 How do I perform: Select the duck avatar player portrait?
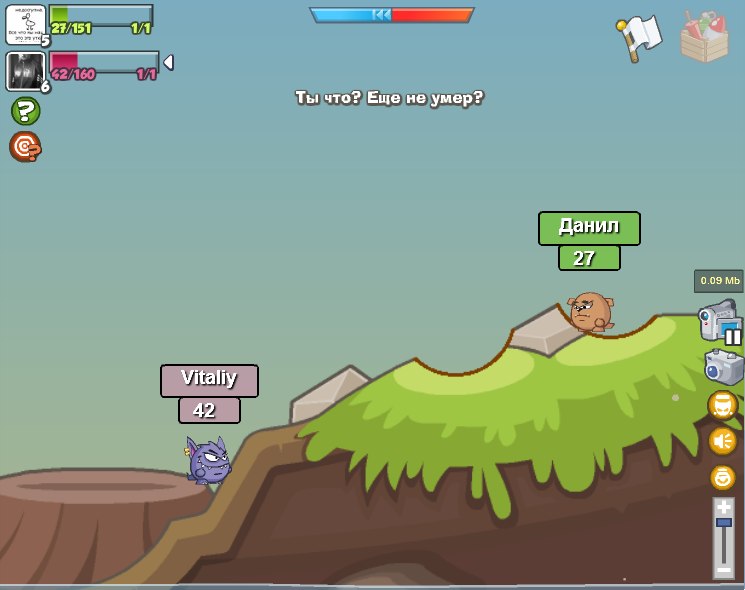[25, 24]
